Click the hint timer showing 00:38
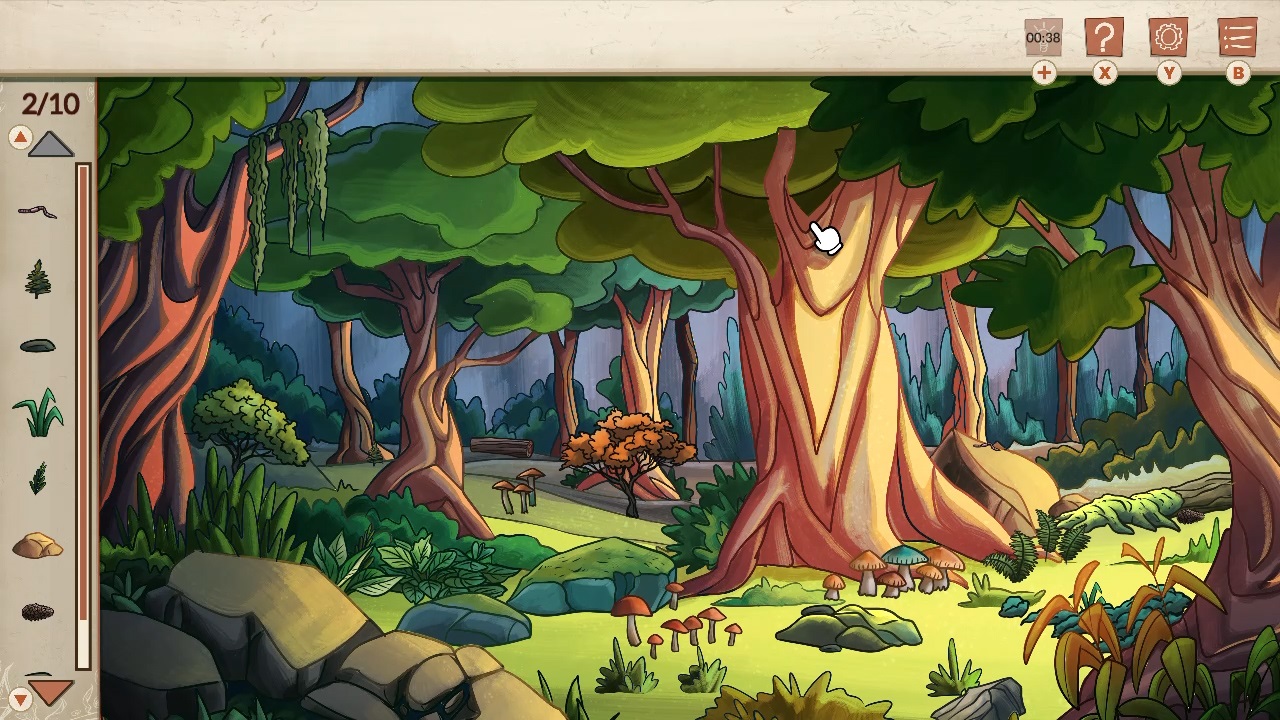This screenshot has width=1280, height=720. tap(1043, 38)
